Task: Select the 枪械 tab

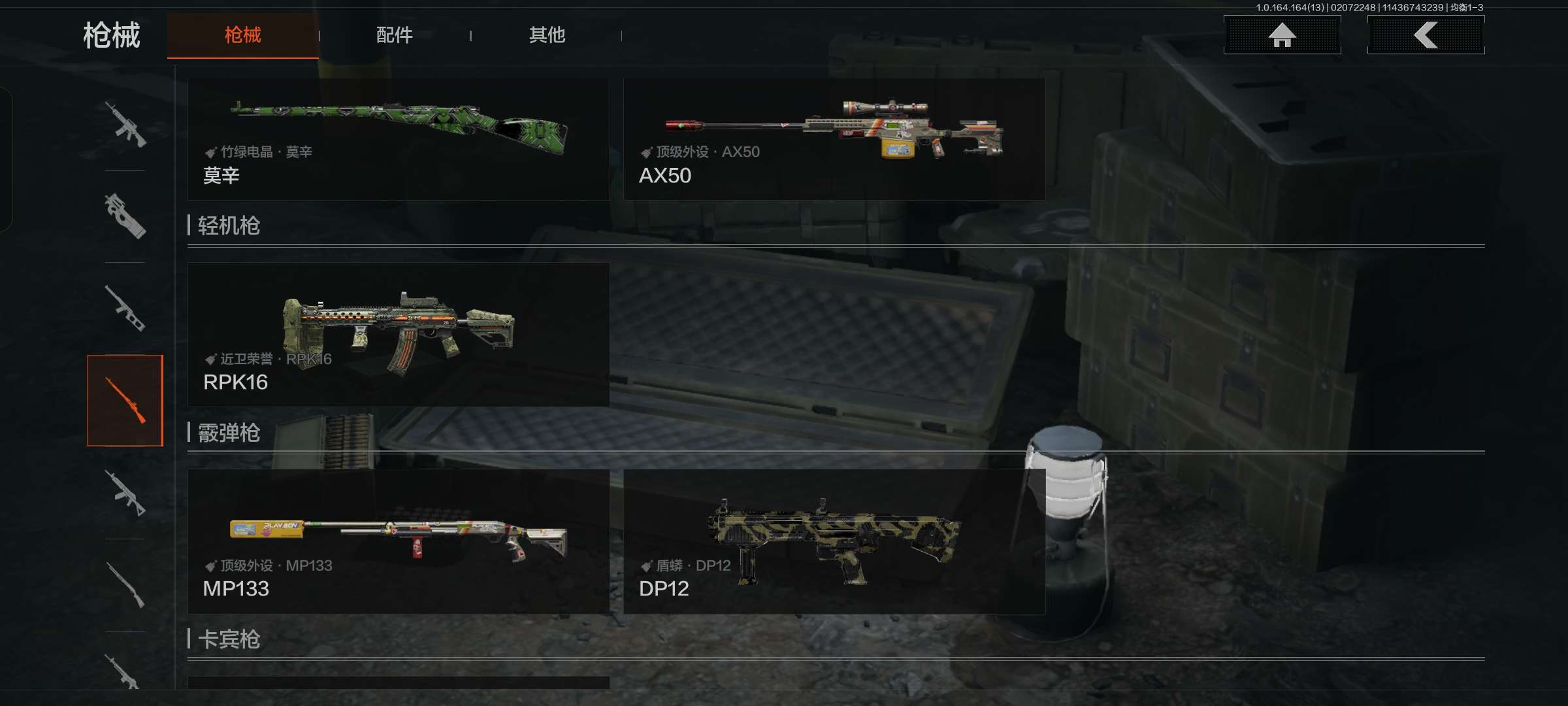Action: point(242,35)
